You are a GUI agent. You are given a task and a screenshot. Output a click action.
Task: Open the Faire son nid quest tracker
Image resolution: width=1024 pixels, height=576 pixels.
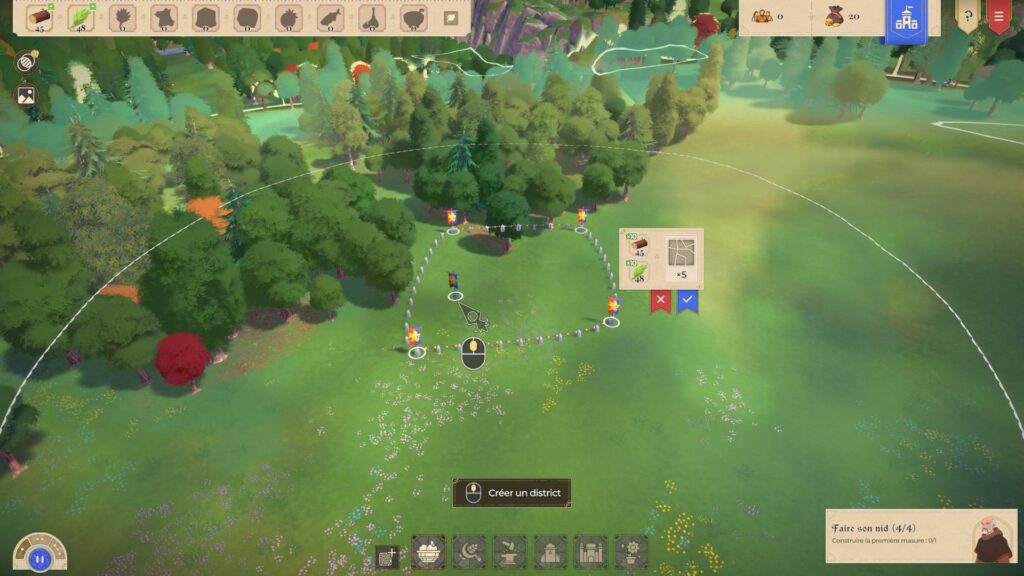point(920,535)
